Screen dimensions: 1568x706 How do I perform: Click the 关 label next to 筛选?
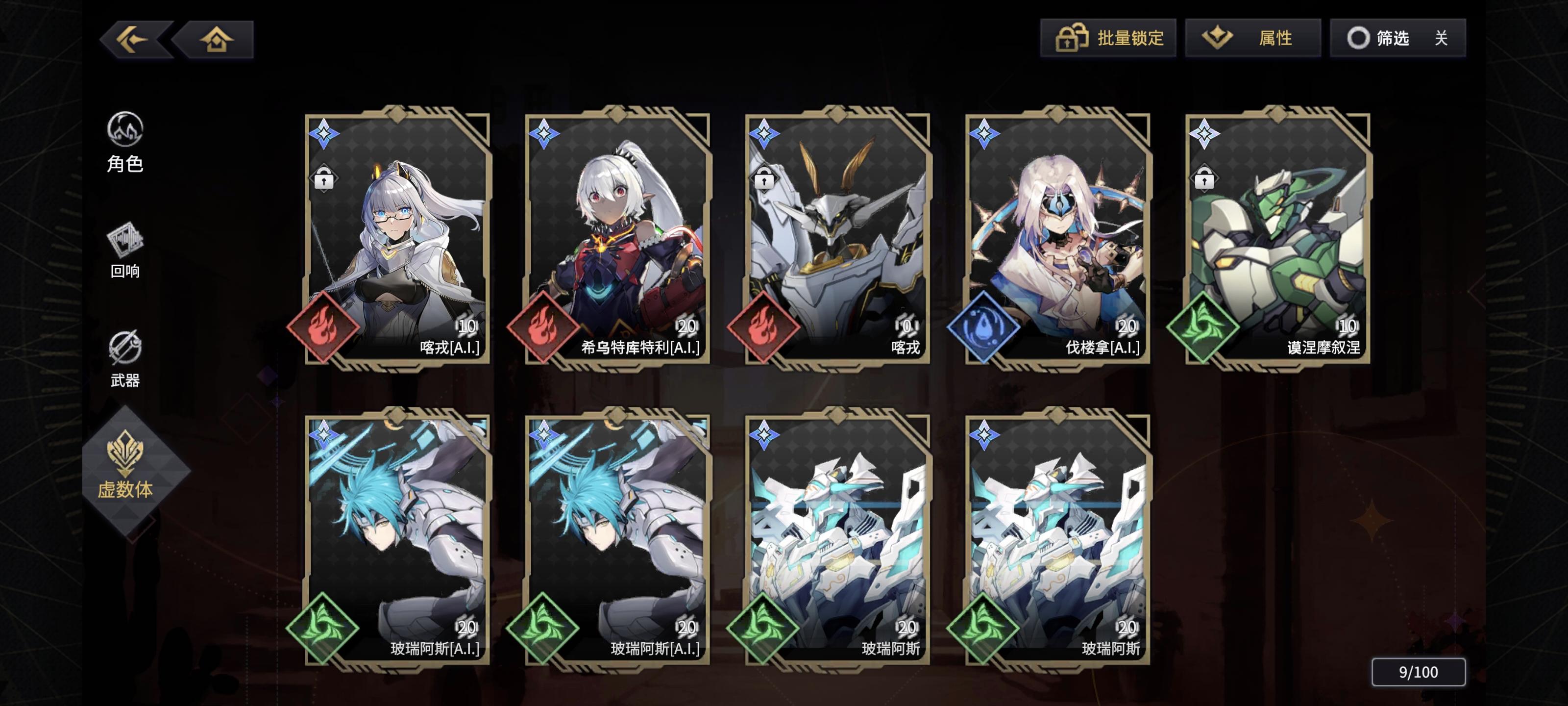point(1445,38)
